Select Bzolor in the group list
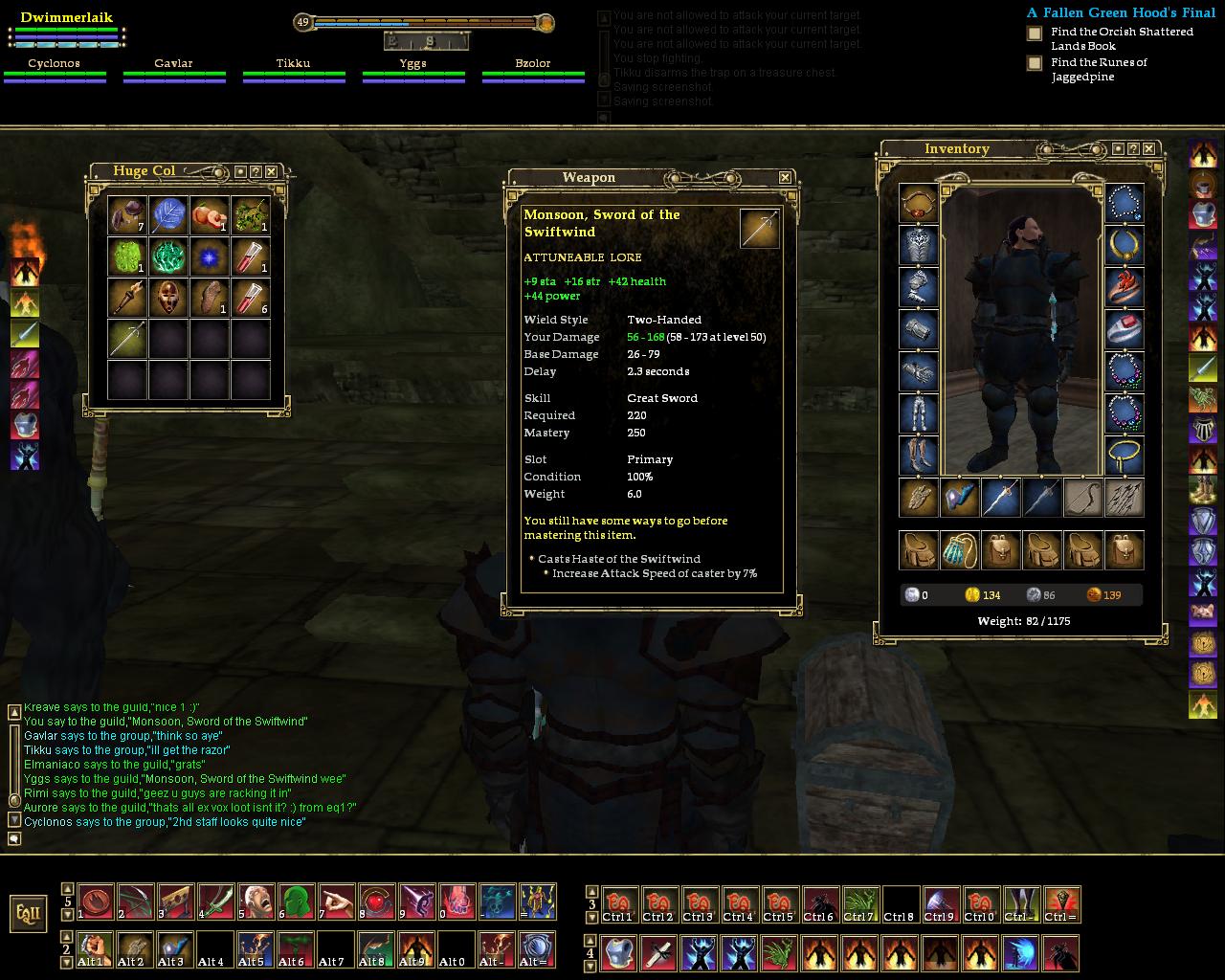 (533, 64)
